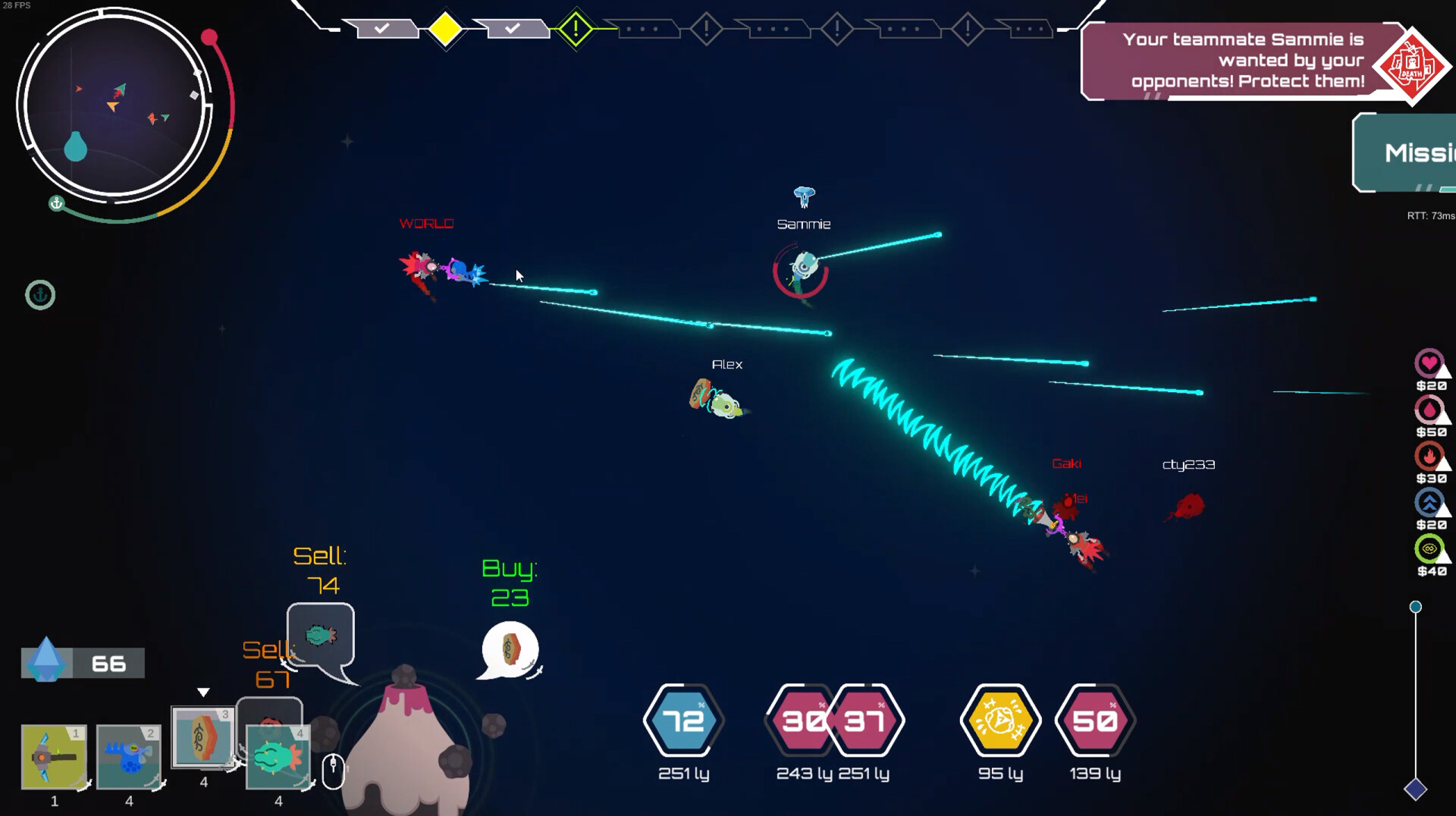Select the yellow diamond stage marker
Image resolution: width=1456 pixels, height=816 pixels.
(x=445, y=30)
